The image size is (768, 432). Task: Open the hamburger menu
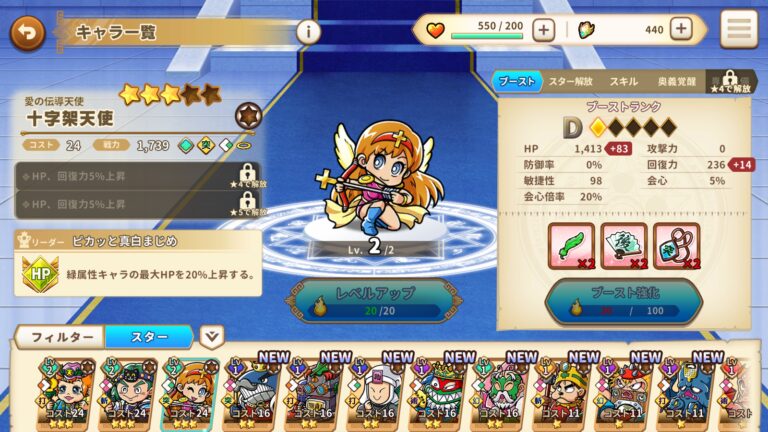click(739, 30)
